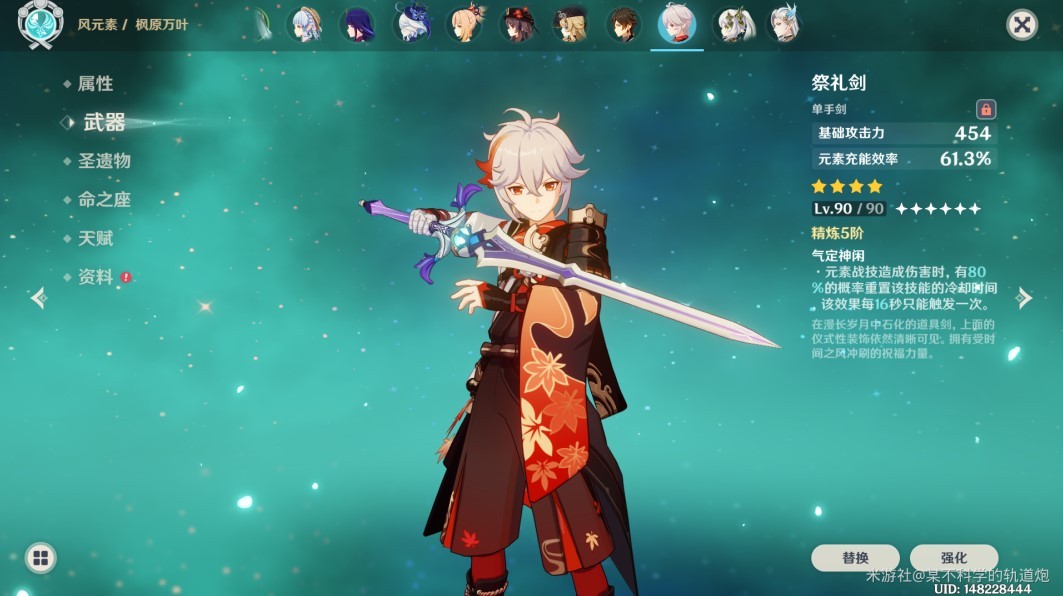This screenshot has height=596, width=1063.
Task: Open the 命之座 constellation page
Action: point(104,200)
